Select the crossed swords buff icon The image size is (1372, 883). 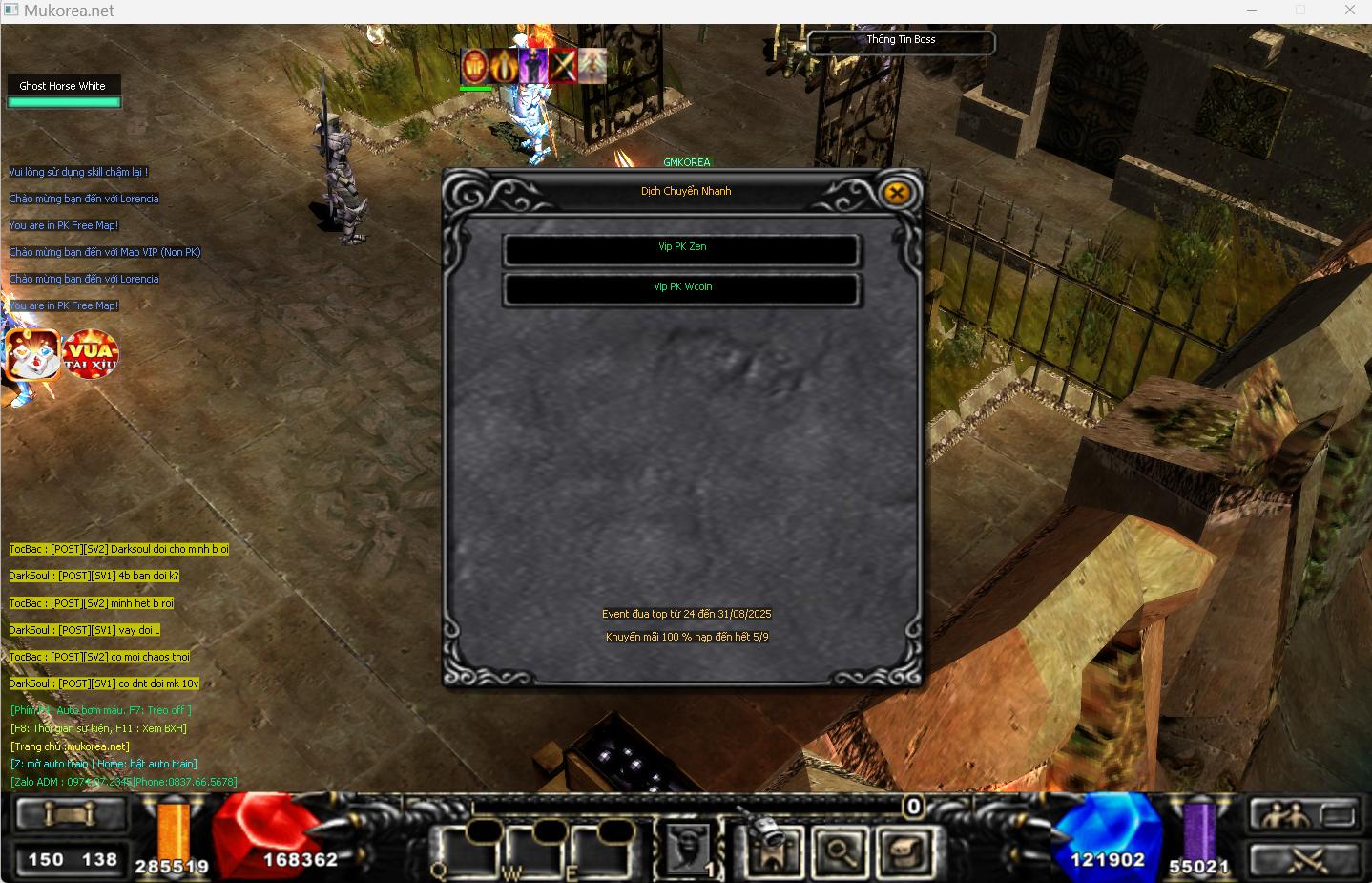pos(563,66)
